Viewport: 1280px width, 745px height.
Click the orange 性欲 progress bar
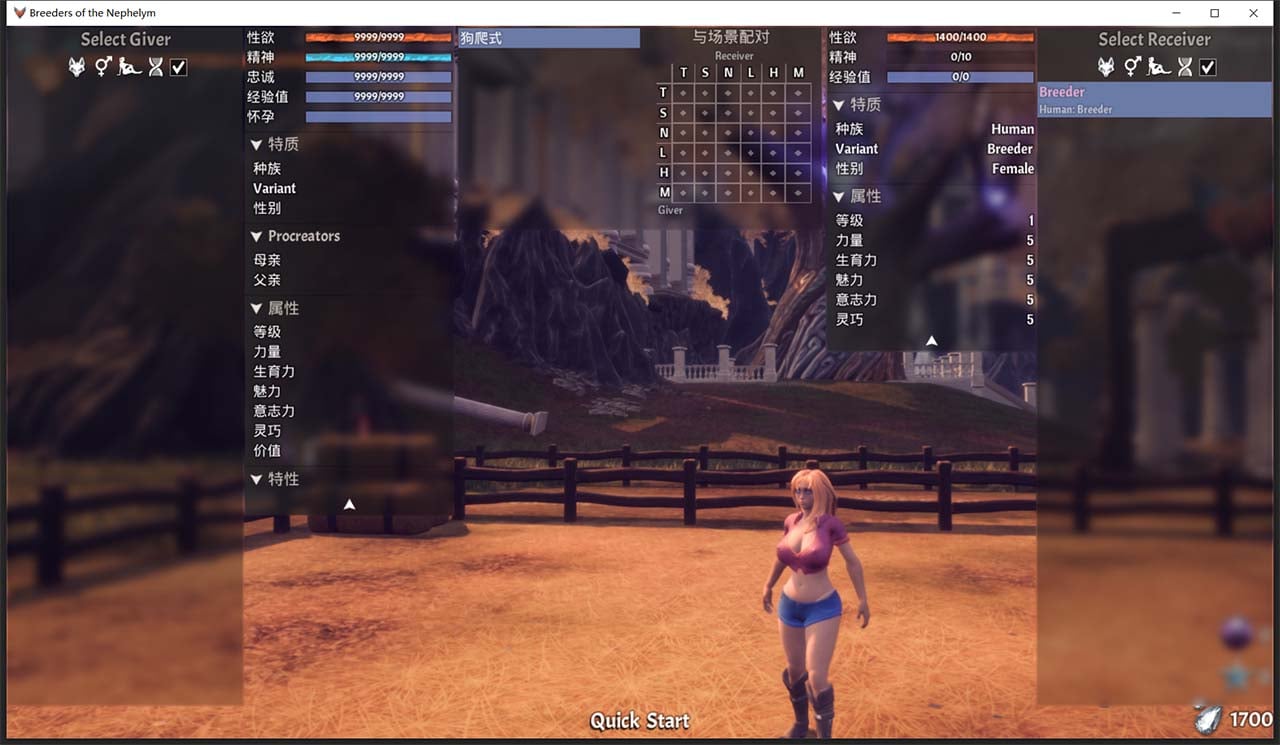click(378, 37)
